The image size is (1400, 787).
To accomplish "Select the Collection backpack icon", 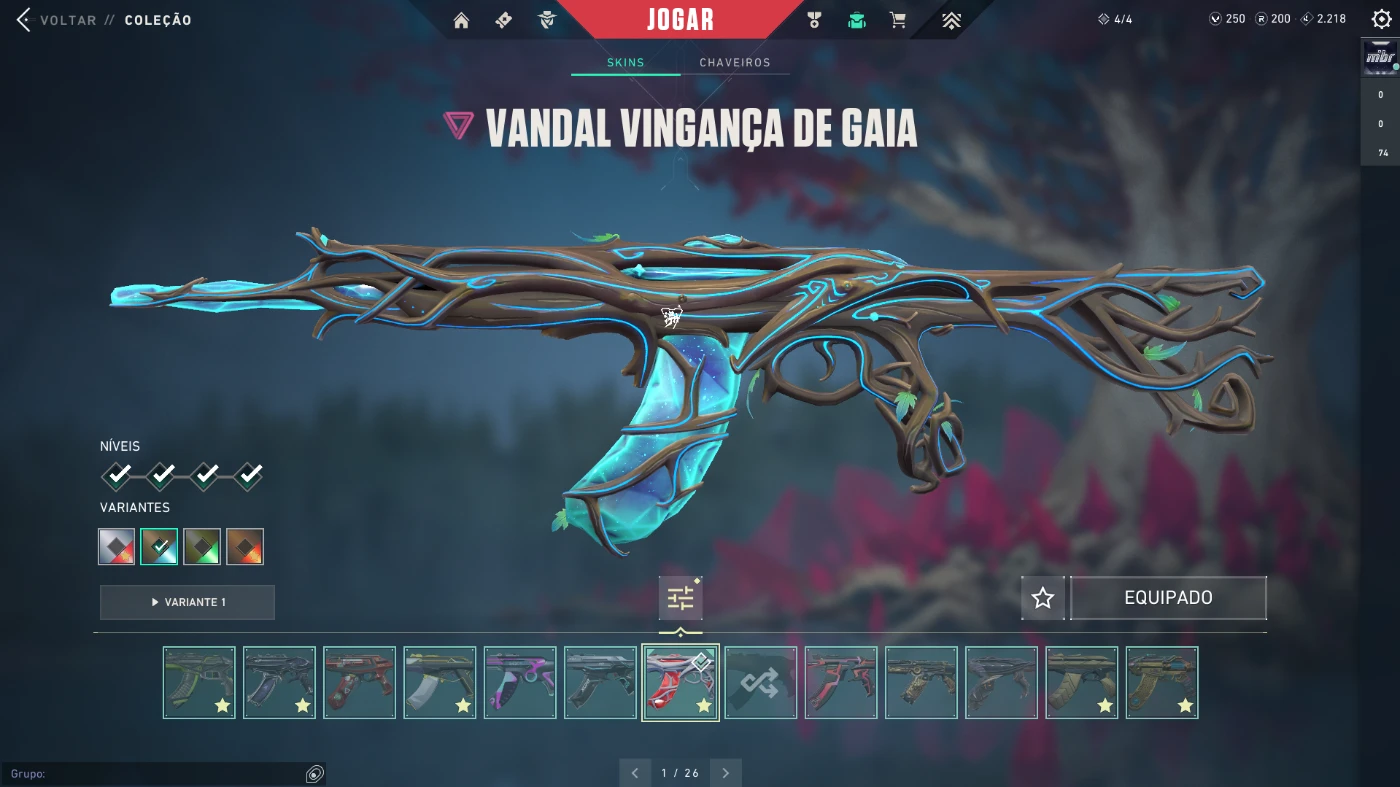I will tap(855, 20).
